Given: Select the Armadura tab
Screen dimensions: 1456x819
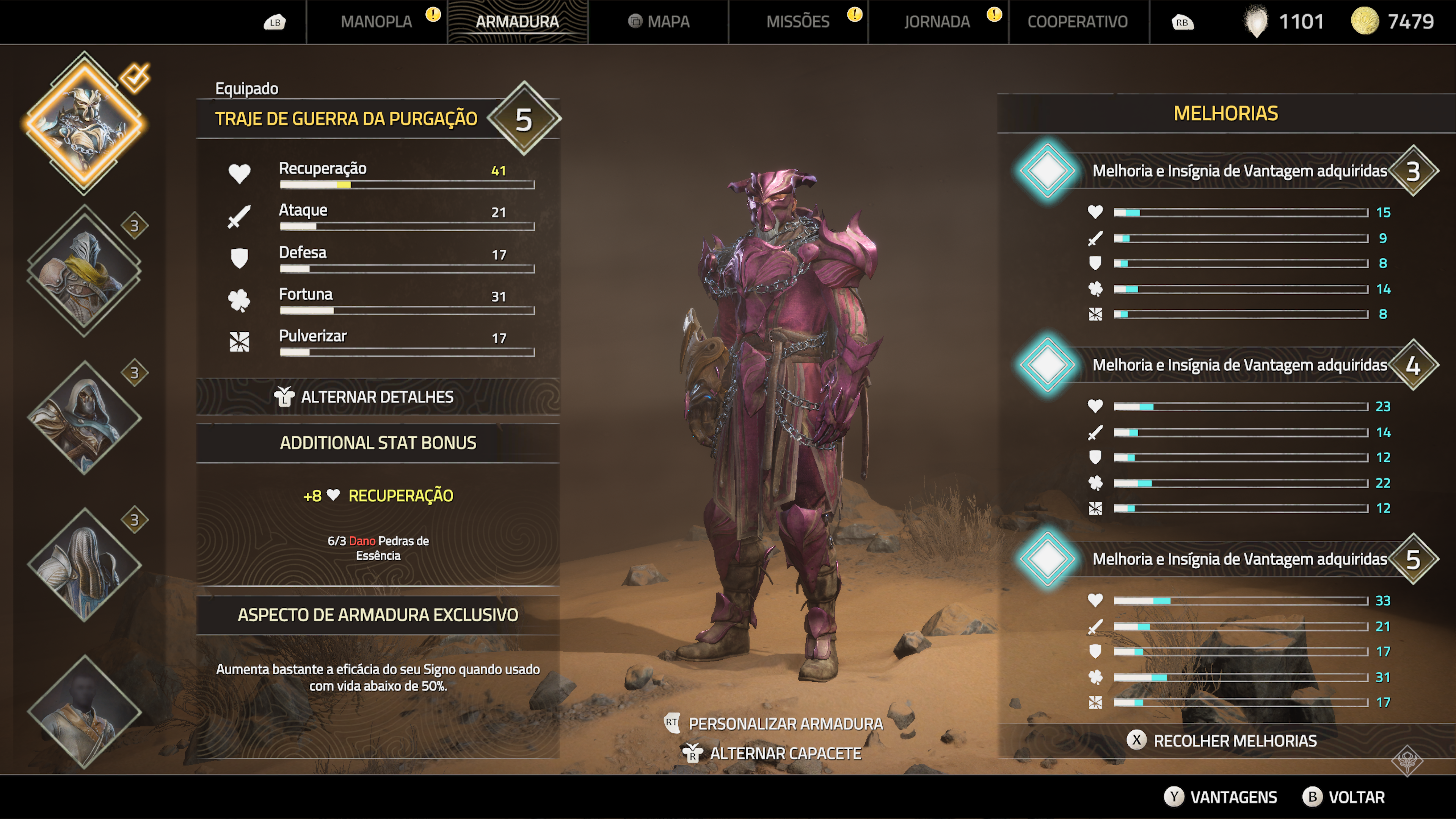Looking at the screenshot, I should pyautogui.click(x=517, y=22).
